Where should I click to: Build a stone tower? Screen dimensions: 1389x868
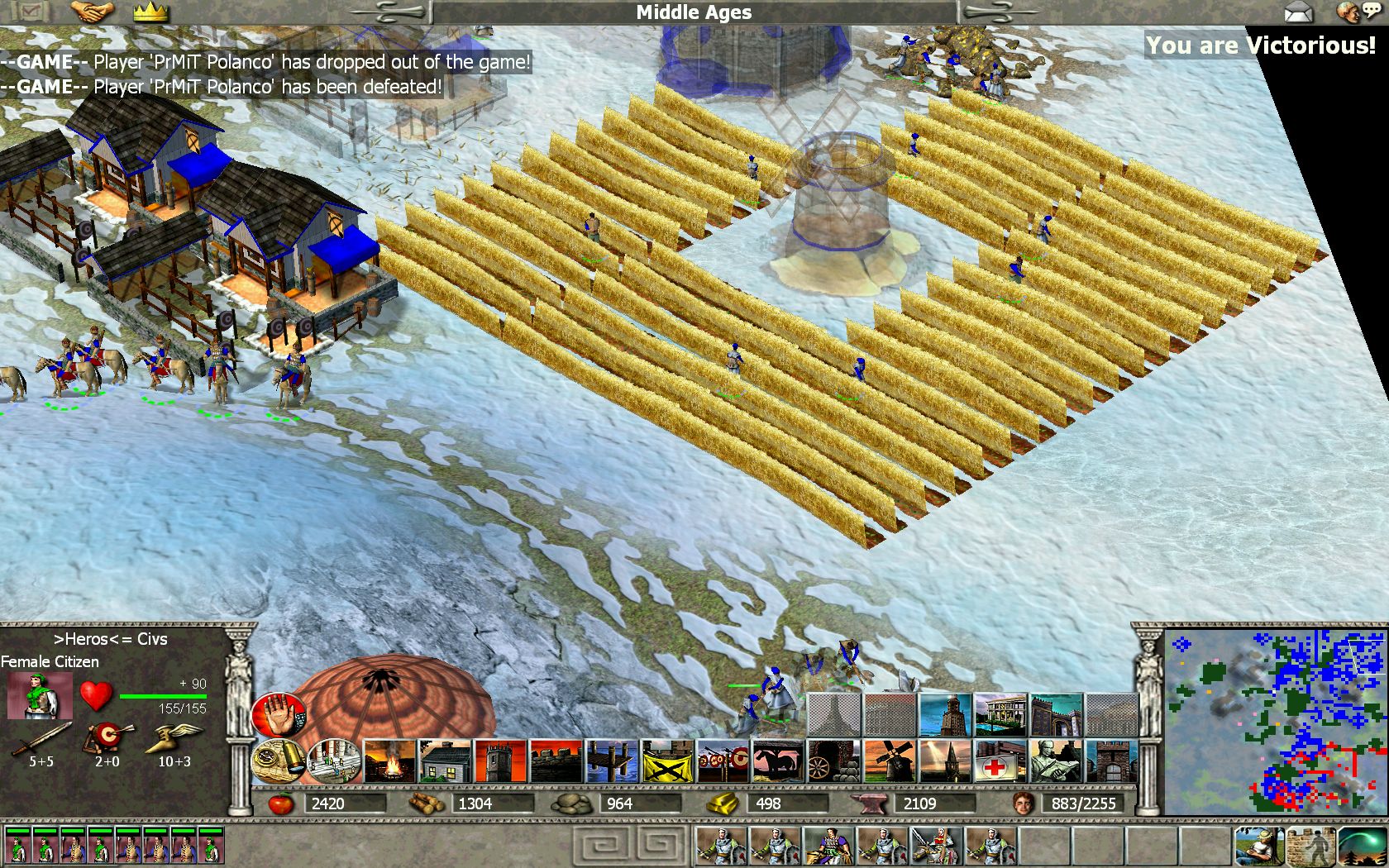click(500, 761)
